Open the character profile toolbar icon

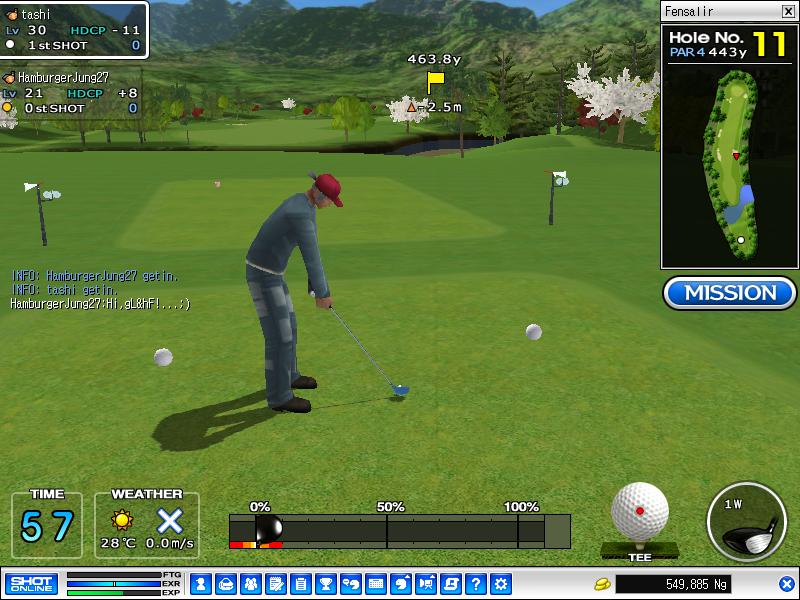200,584
